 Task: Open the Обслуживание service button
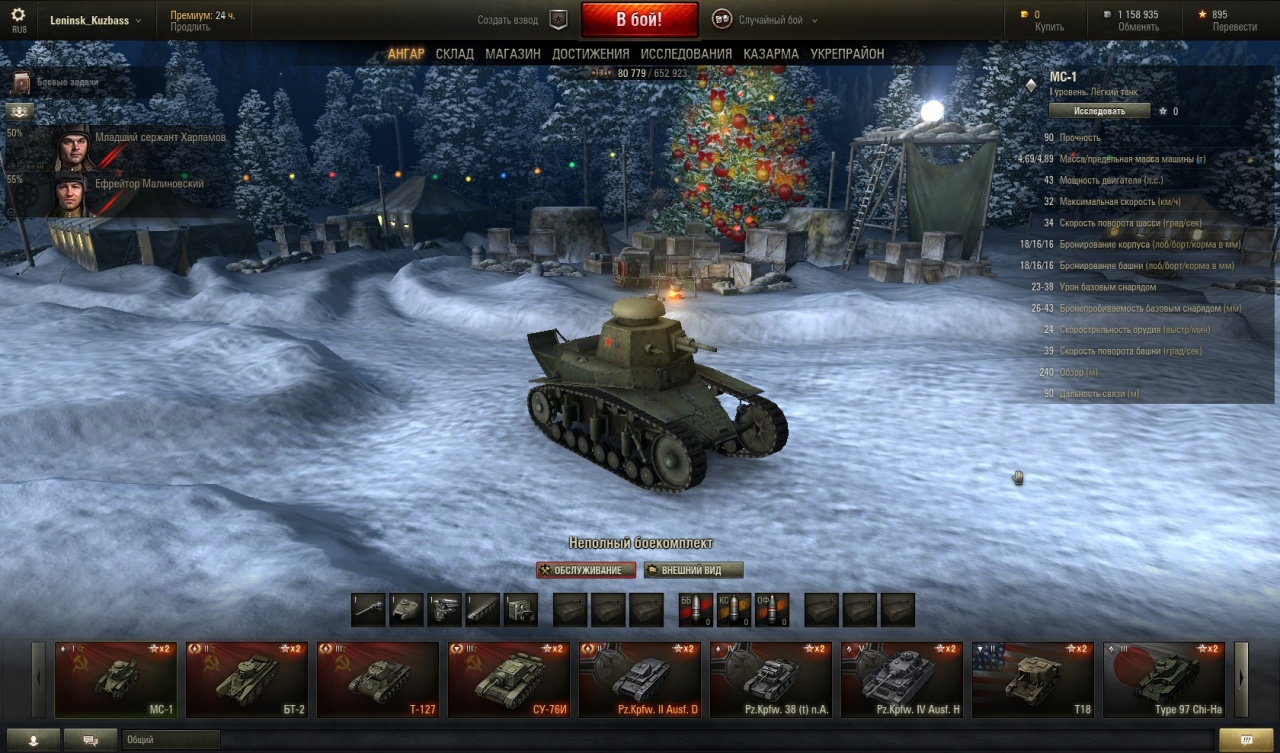586,571
